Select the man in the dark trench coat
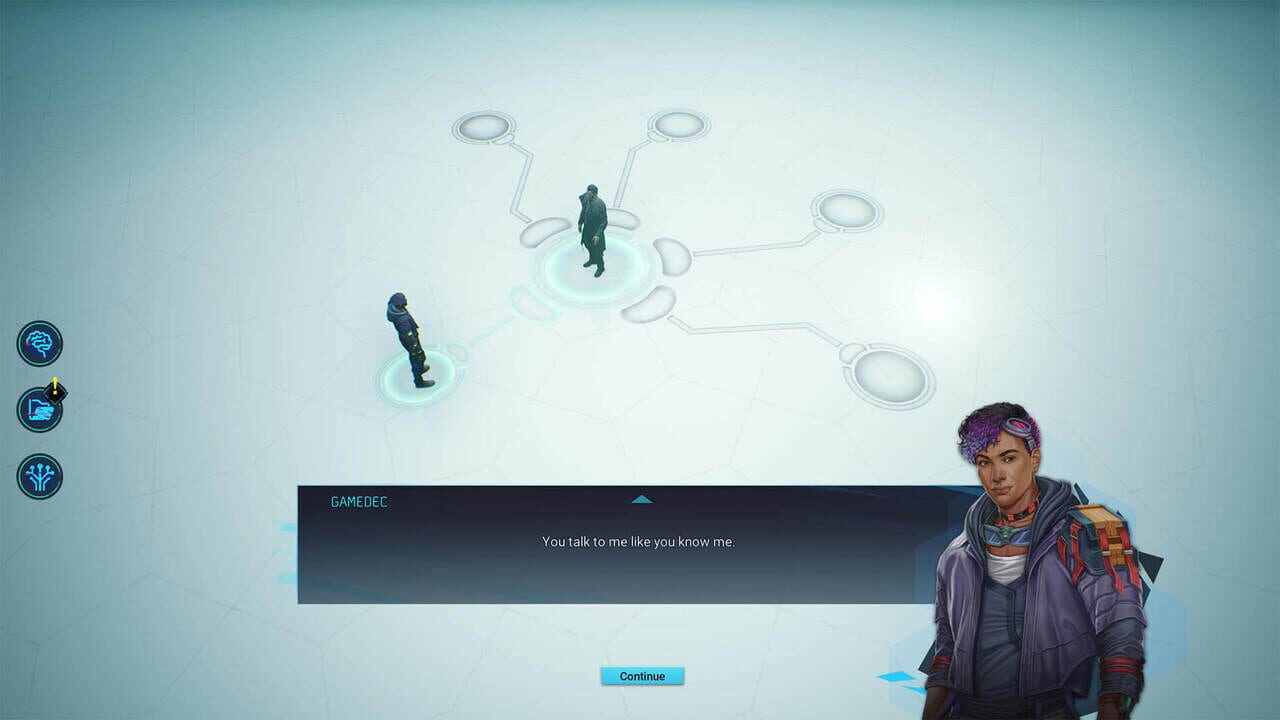The height and width of the screenshot is (720, 1280). pos(592,230)
